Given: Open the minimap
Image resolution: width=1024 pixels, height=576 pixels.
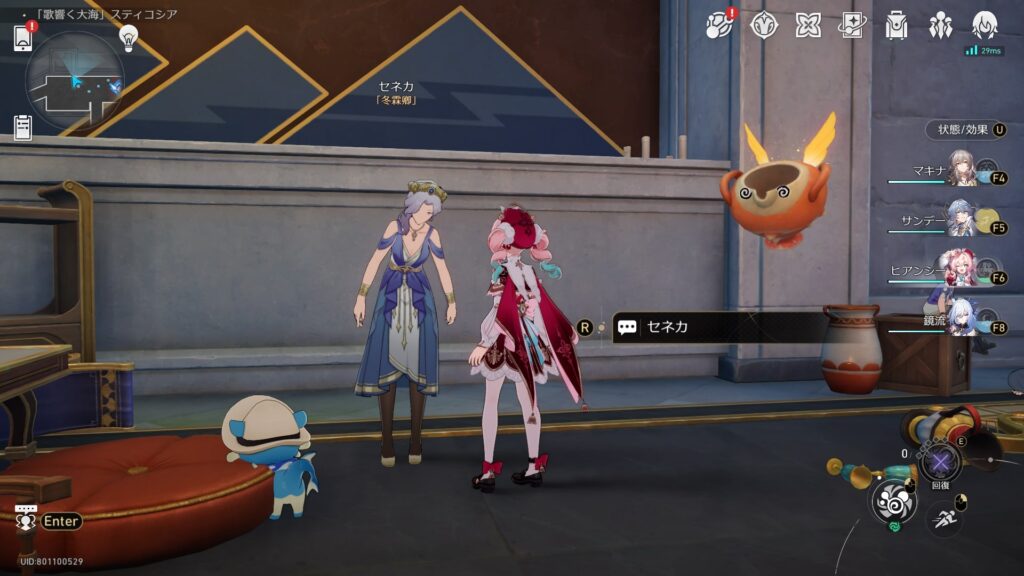Looking at the screenshot, I should (x=75, y=80).
